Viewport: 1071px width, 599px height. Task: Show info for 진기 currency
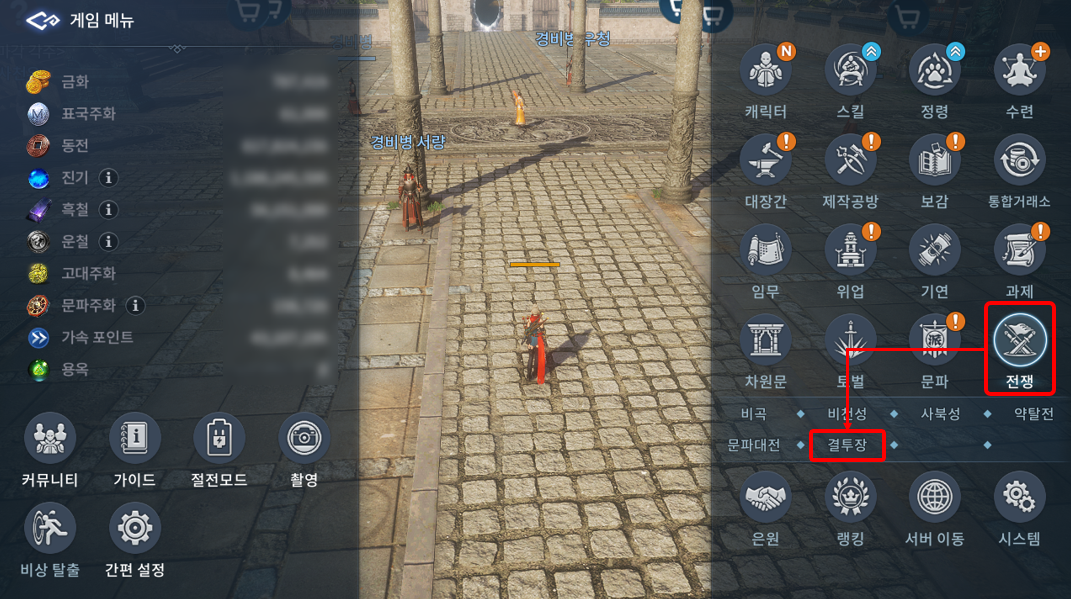tap(108, 178)
